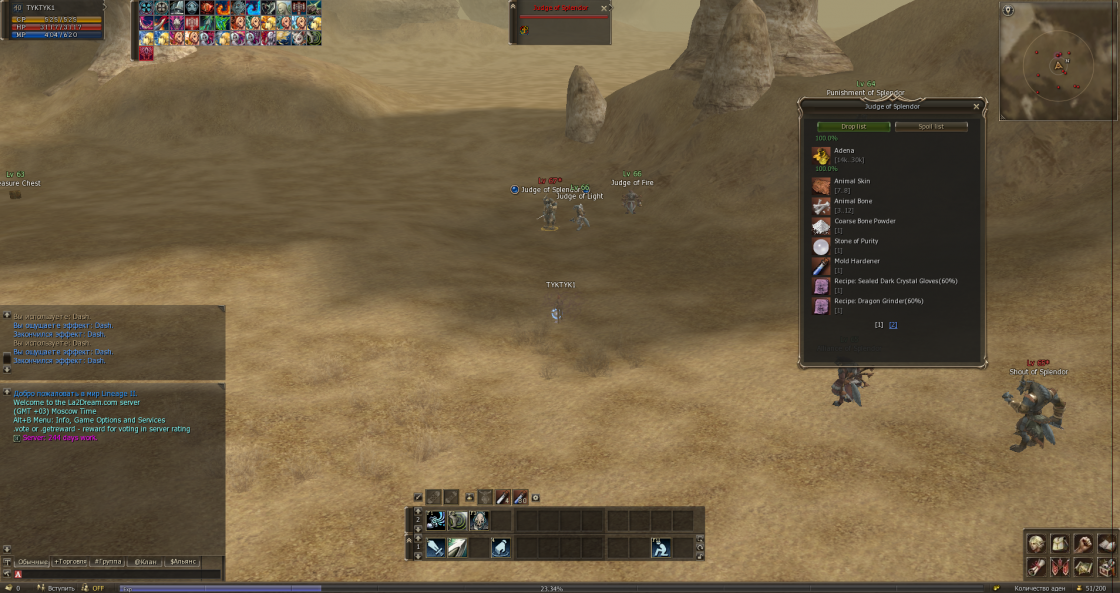Close the Judge of Splendor target frame
The width and height of the screenshot is (1120, 593).
pyautogui.click(x=603, y=8)
